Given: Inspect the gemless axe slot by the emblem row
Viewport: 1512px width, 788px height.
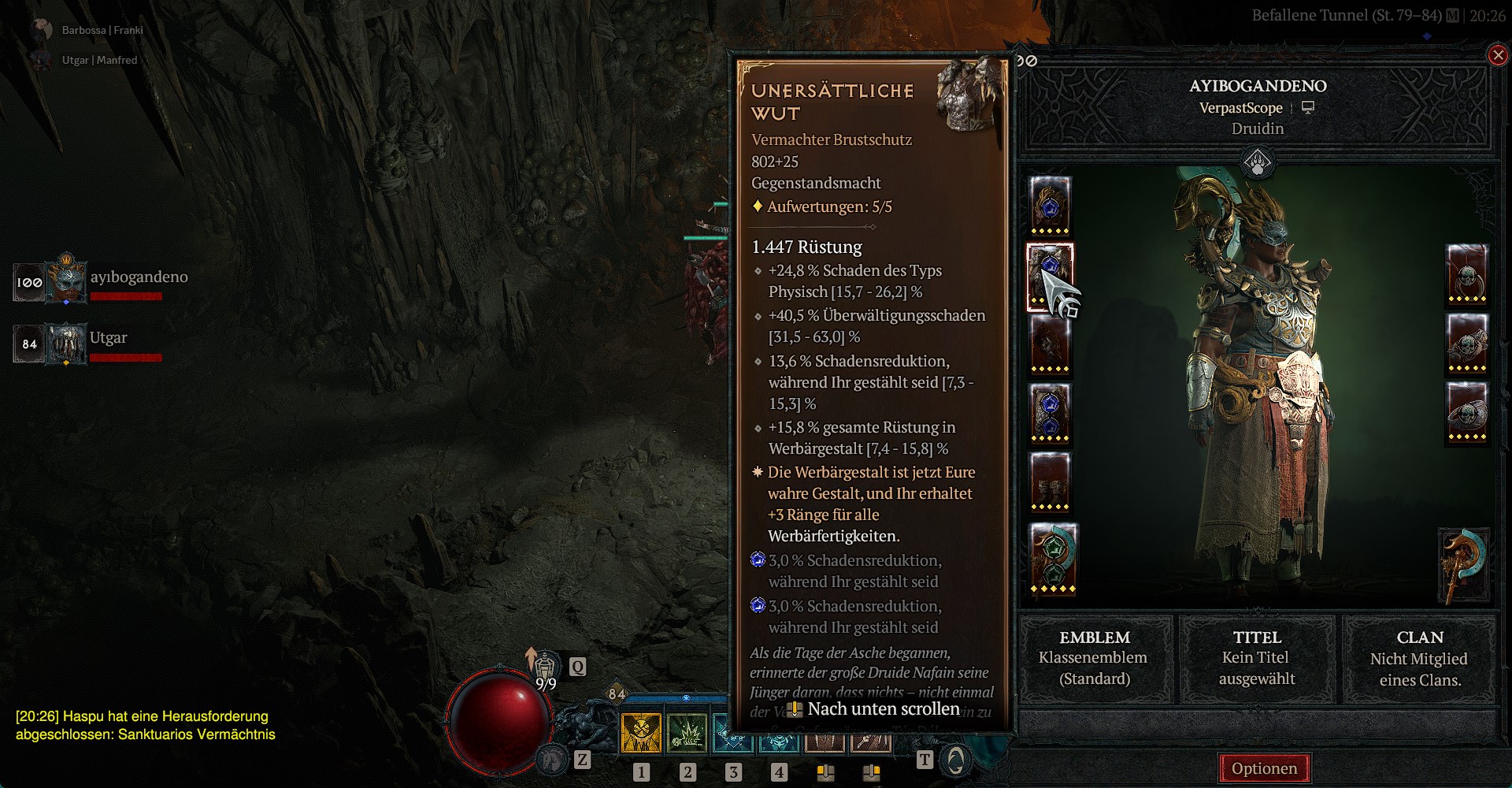Looking at the screenshot, I should [1465, 564].
